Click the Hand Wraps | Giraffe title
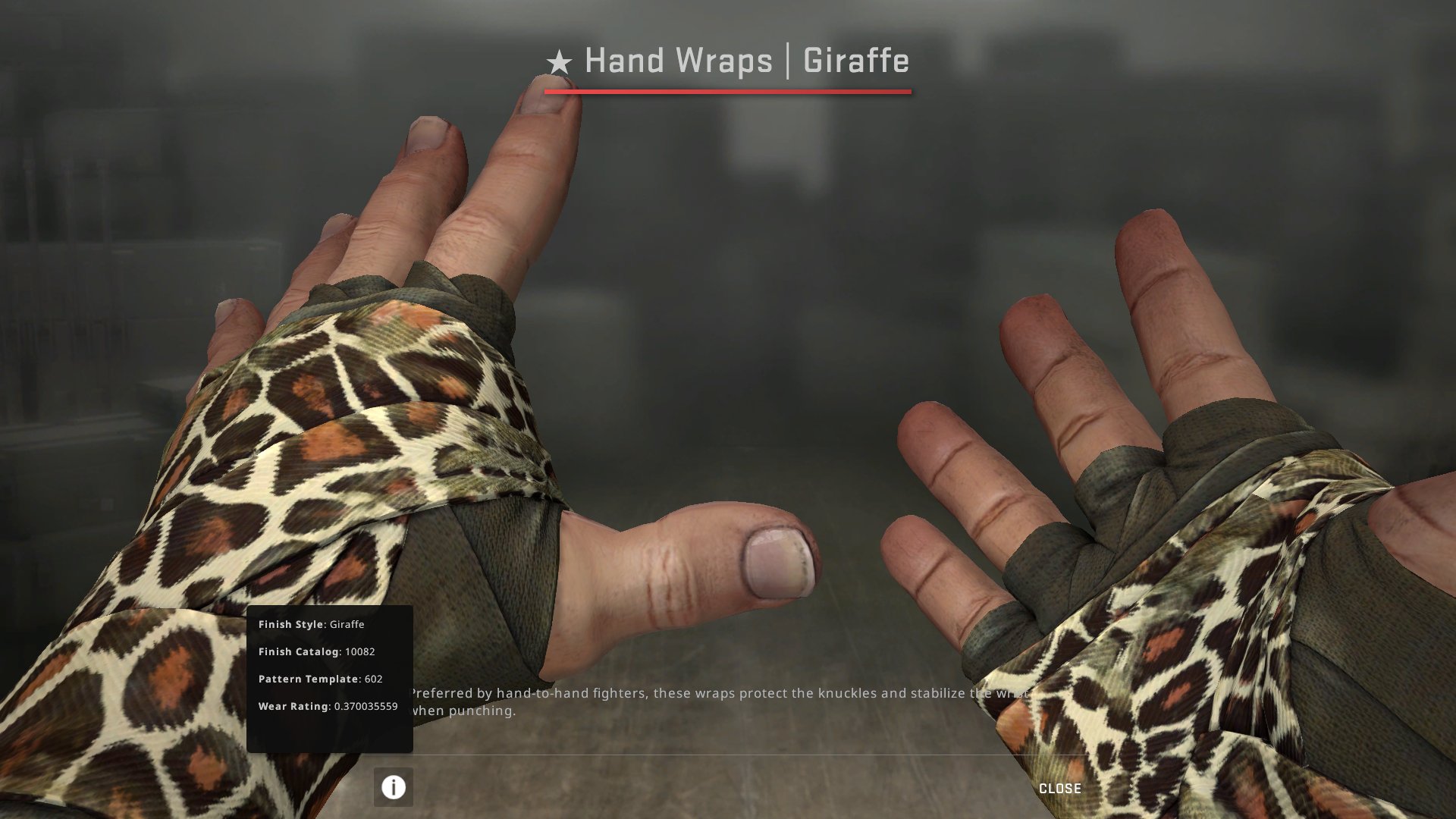Image resolution: width=1456 pixels, height=819 pixels. tap(745, 61)
